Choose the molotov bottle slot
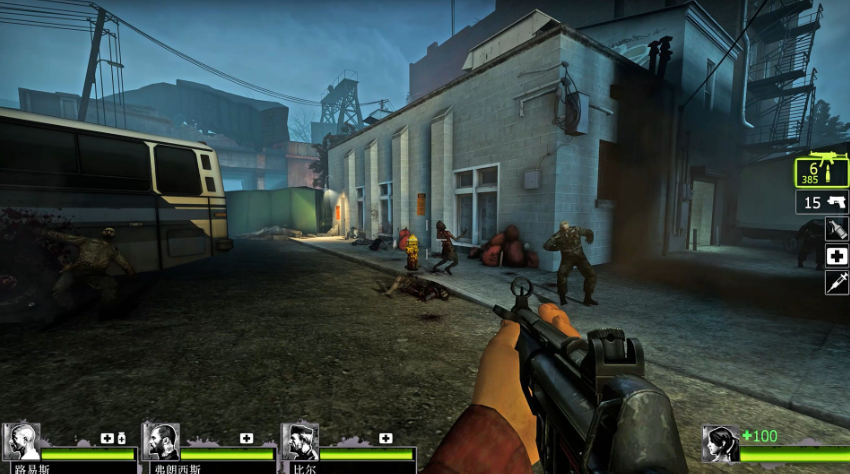This screenshot has height=474, width=850. pyautogui.click(x=836, y=229)
